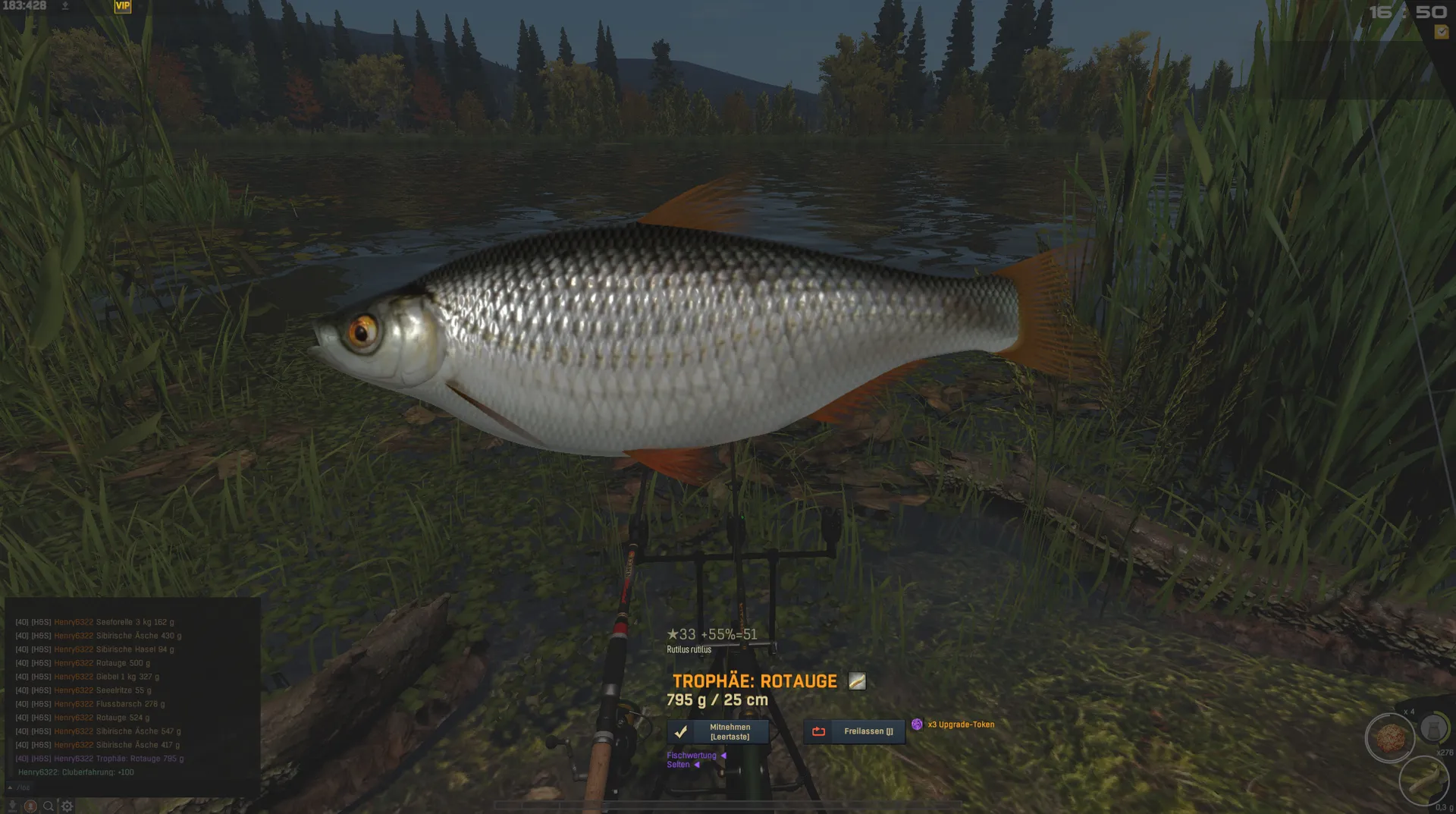
Task: Click the bait icon next to Trophäe: Rotauge
Action: pyautogui.click(x=857, y=681)
